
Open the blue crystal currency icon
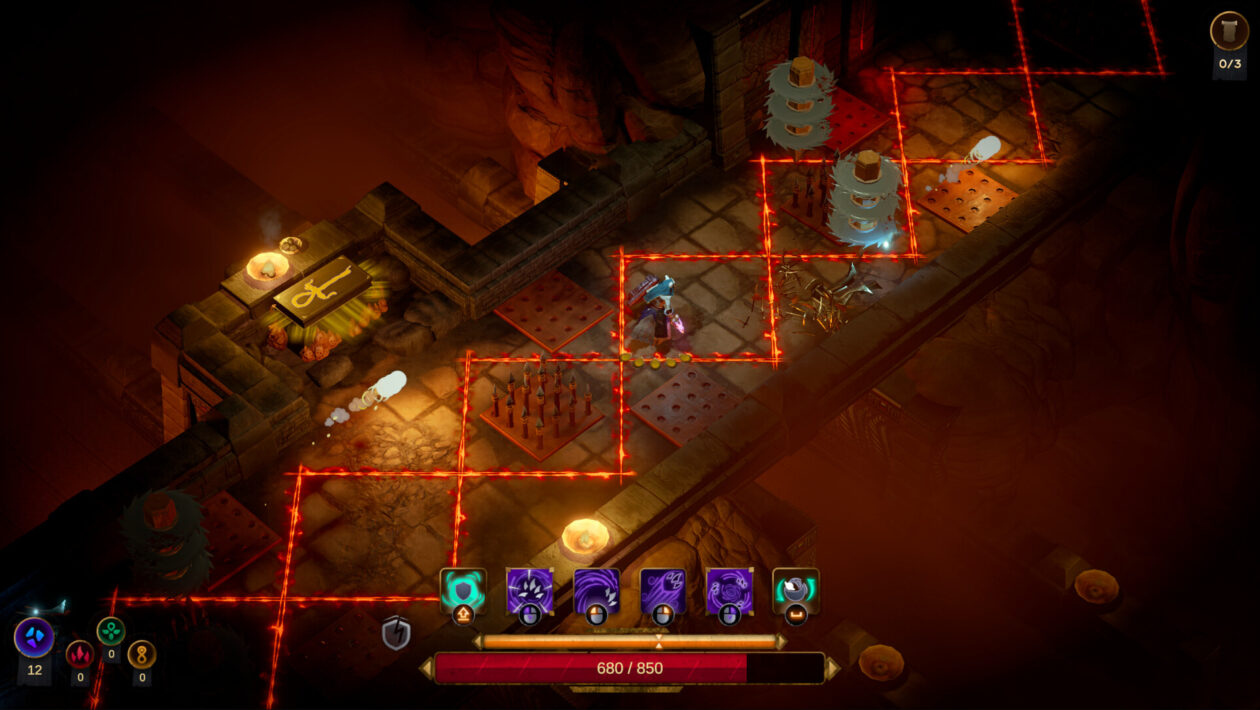34,638
